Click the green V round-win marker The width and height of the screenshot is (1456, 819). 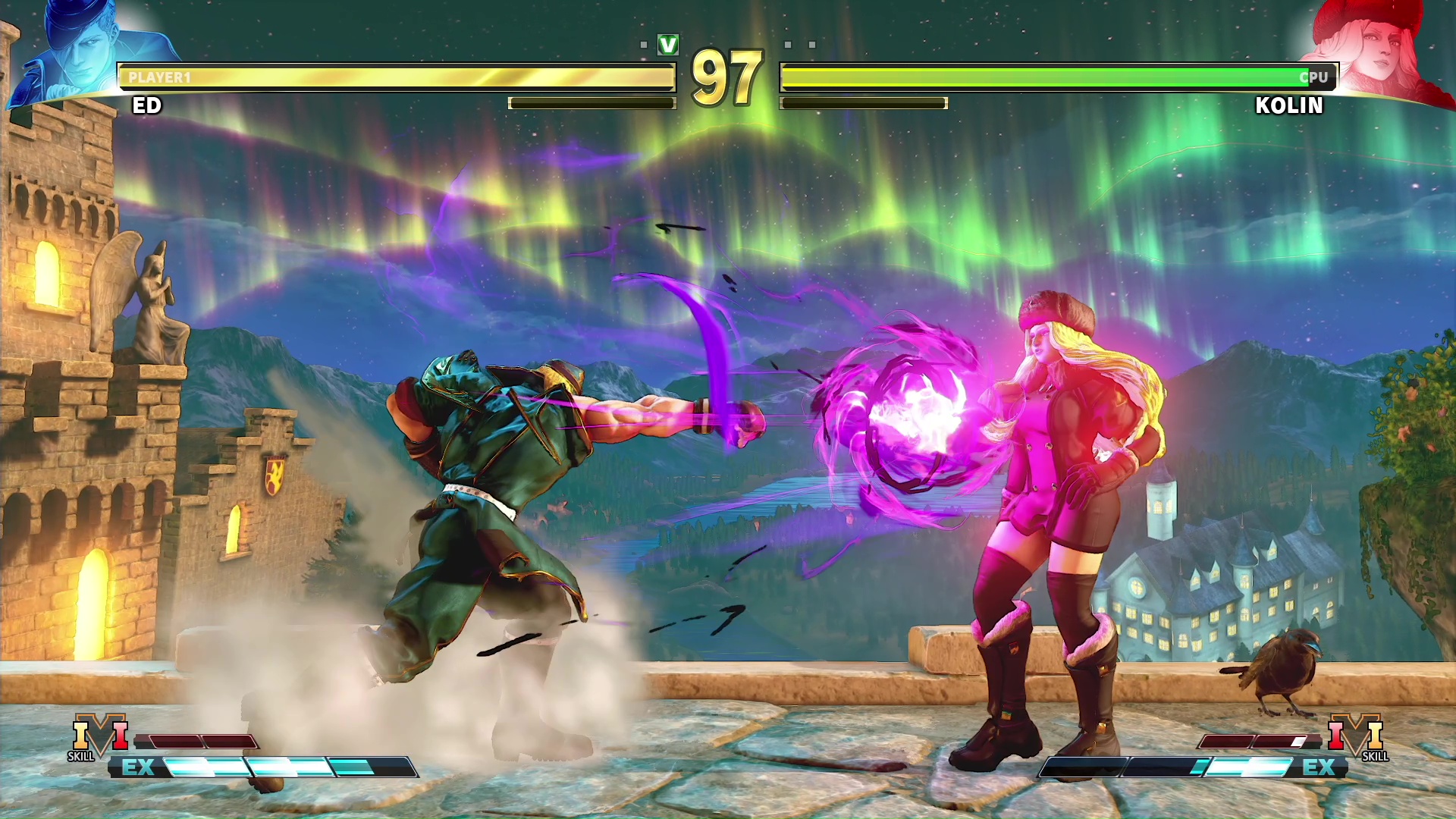(x=668, y=45)
